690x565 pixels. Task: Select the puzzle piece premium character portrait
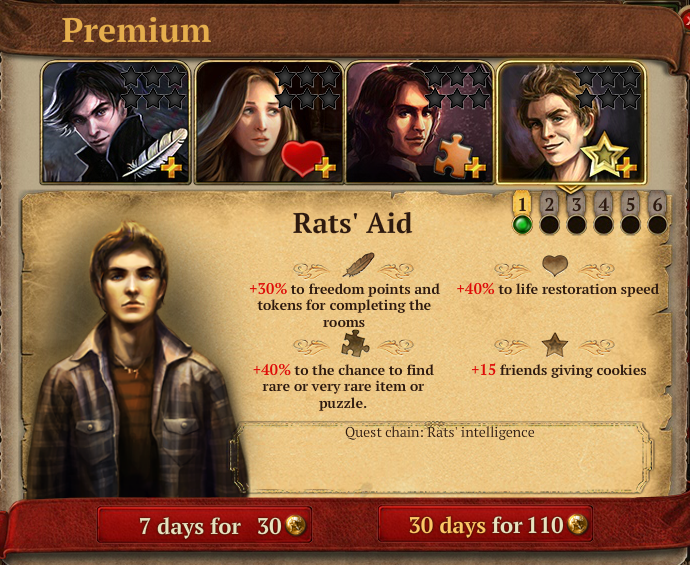[420, 122]
